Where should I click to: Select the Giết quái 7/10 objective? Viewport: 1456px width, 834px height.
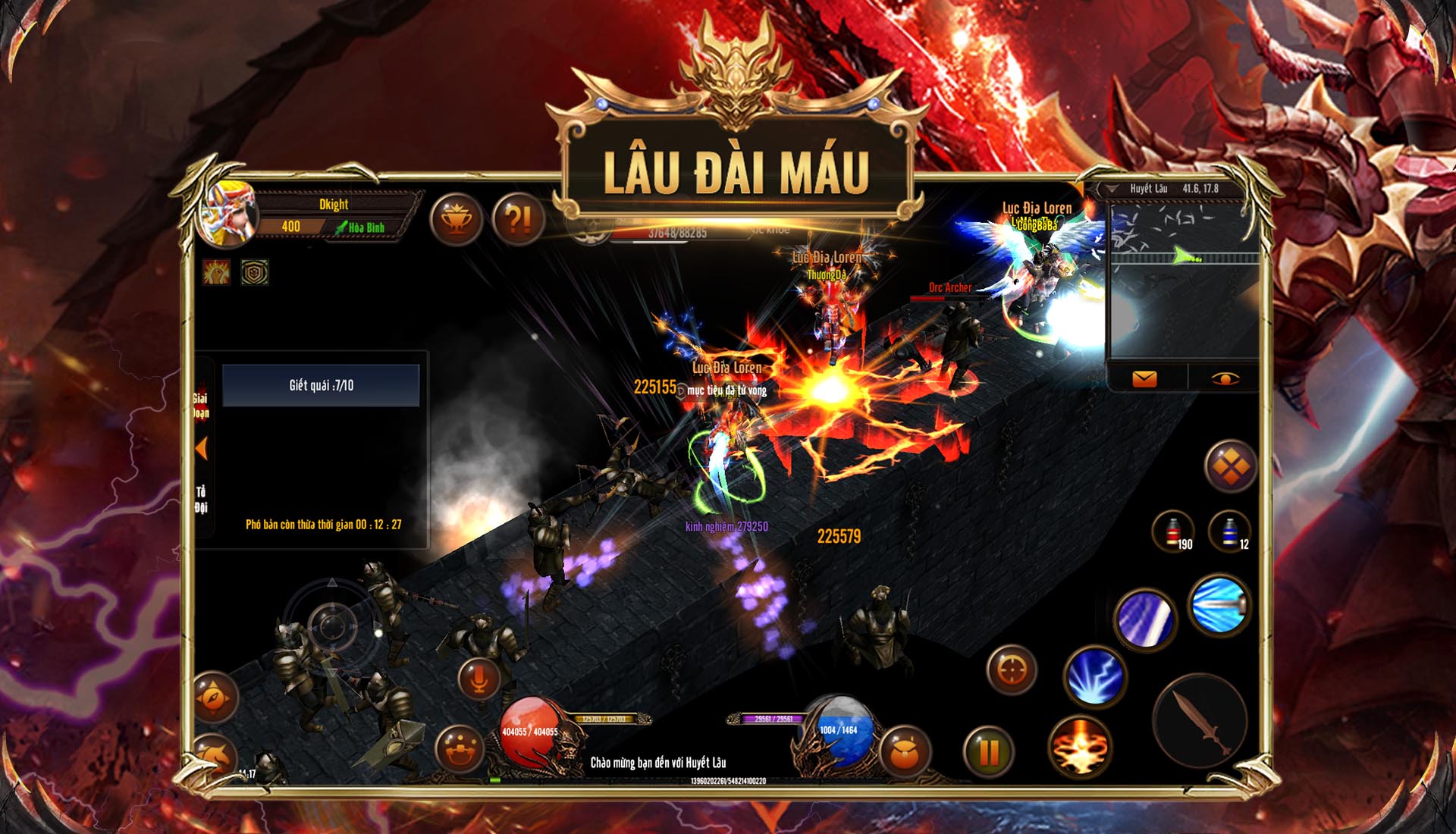[x=321, y=385]
